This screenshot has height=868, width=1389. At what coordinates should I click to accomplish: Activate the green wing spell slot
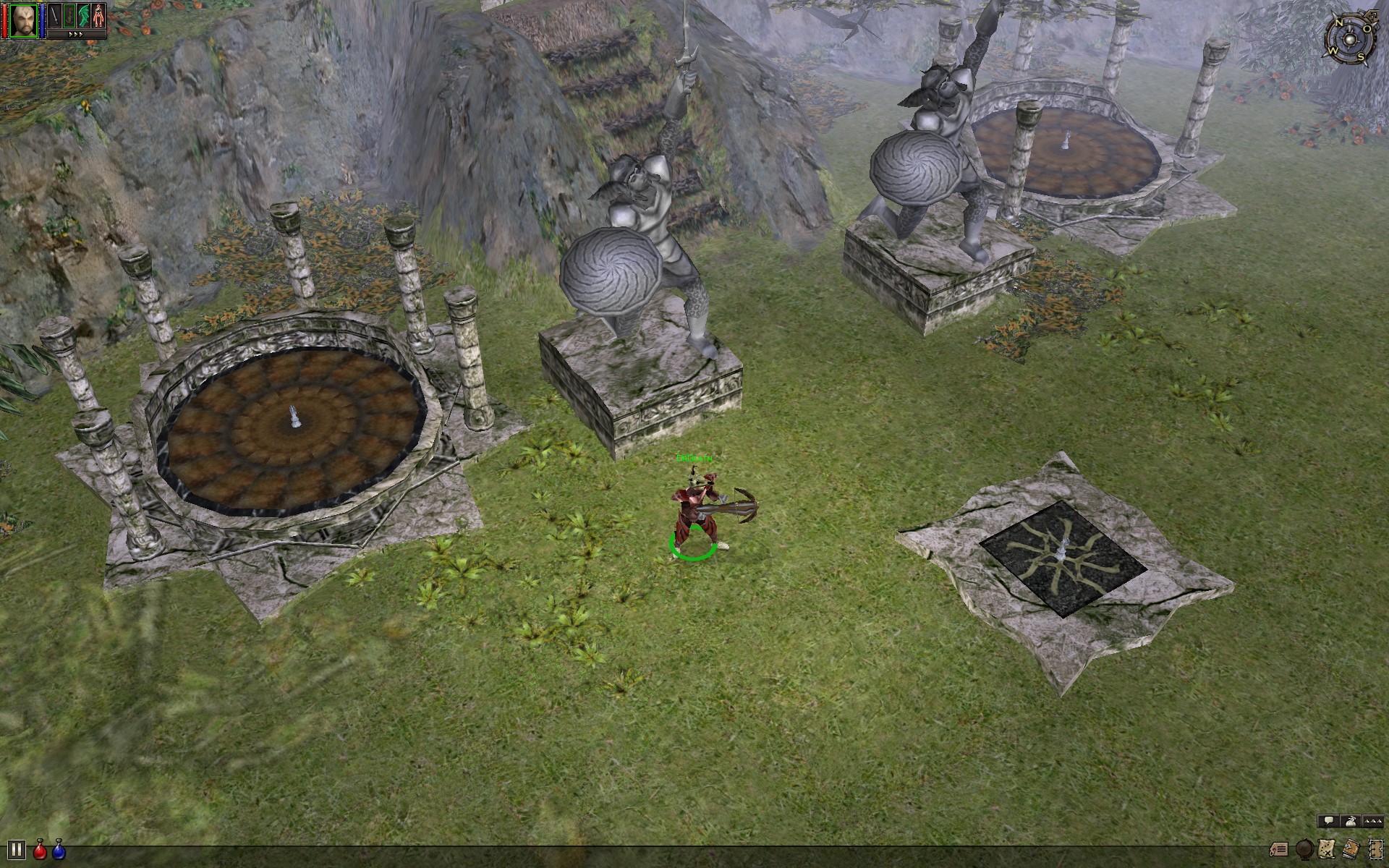click(84, 16)
